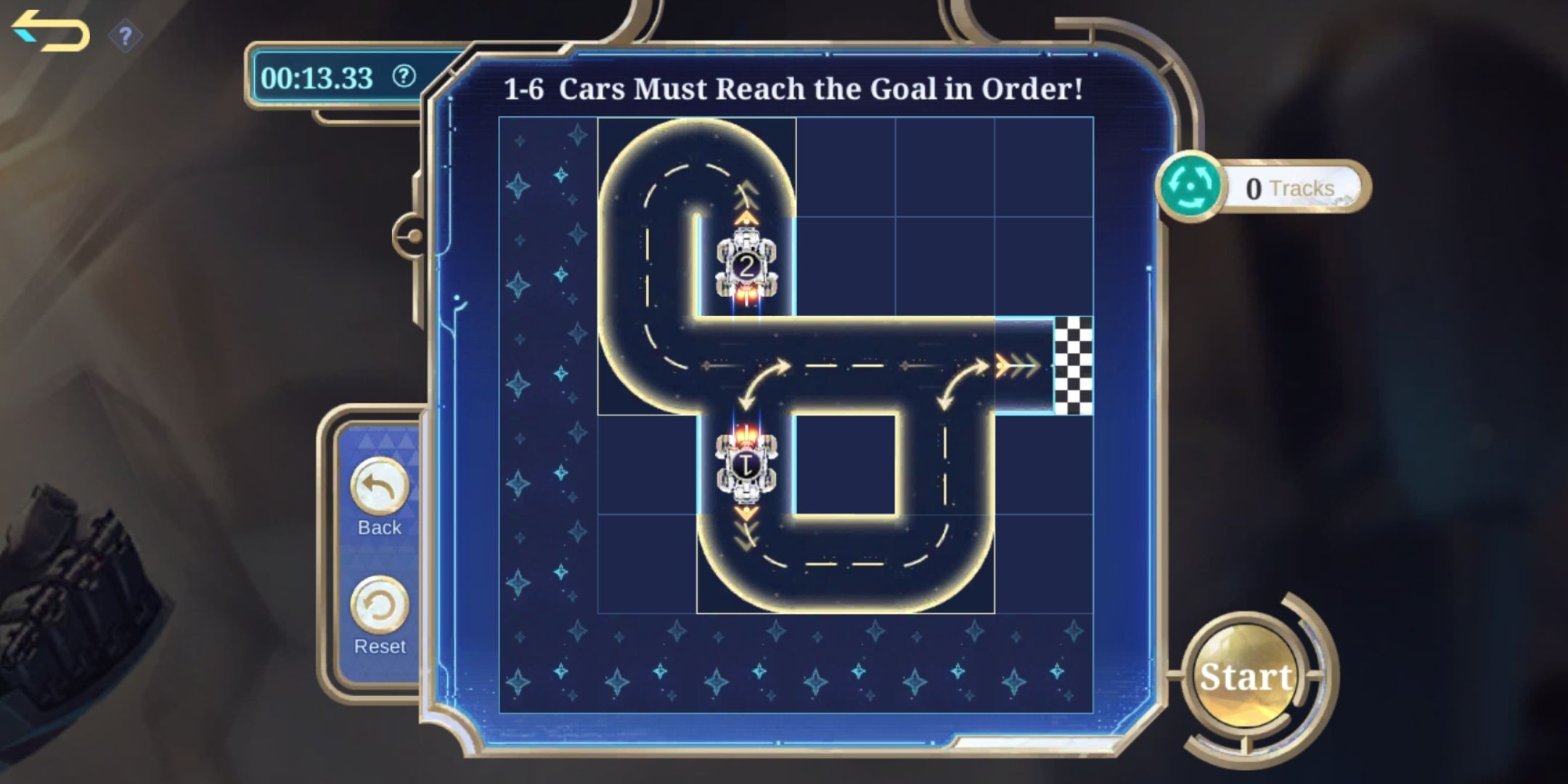Select racing car number 2
1568x784 pixels.
[748, 265]
